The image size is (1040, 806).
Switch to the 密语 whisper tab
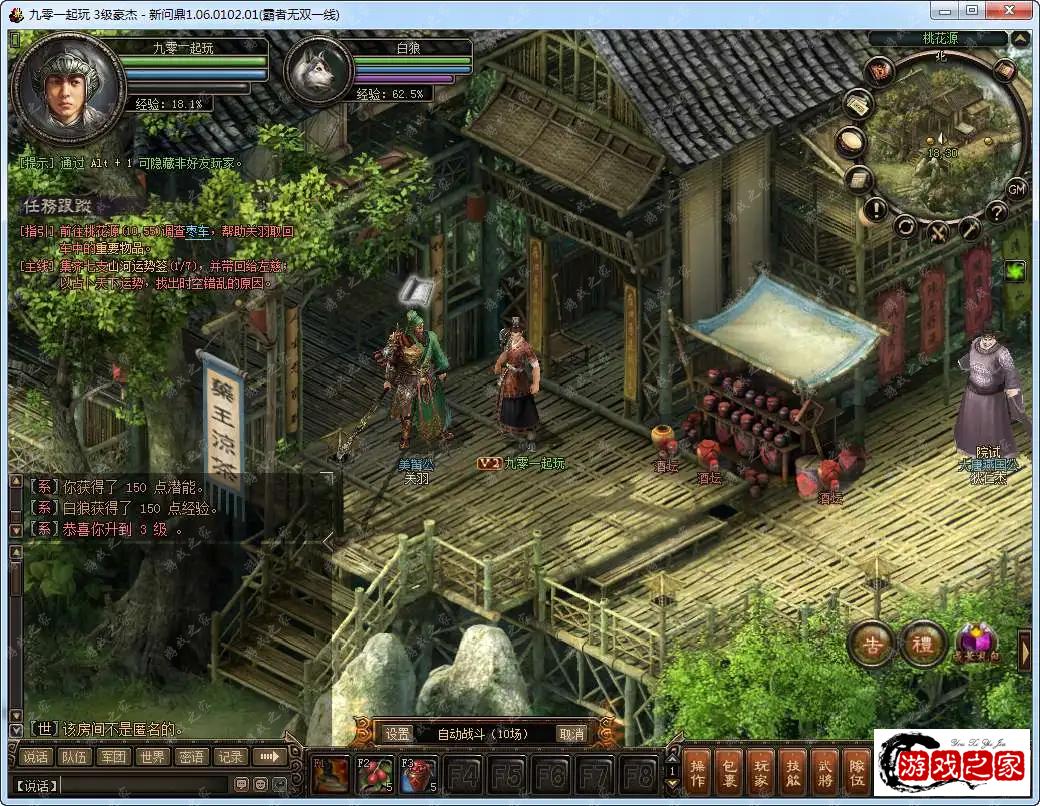(191, 757)
